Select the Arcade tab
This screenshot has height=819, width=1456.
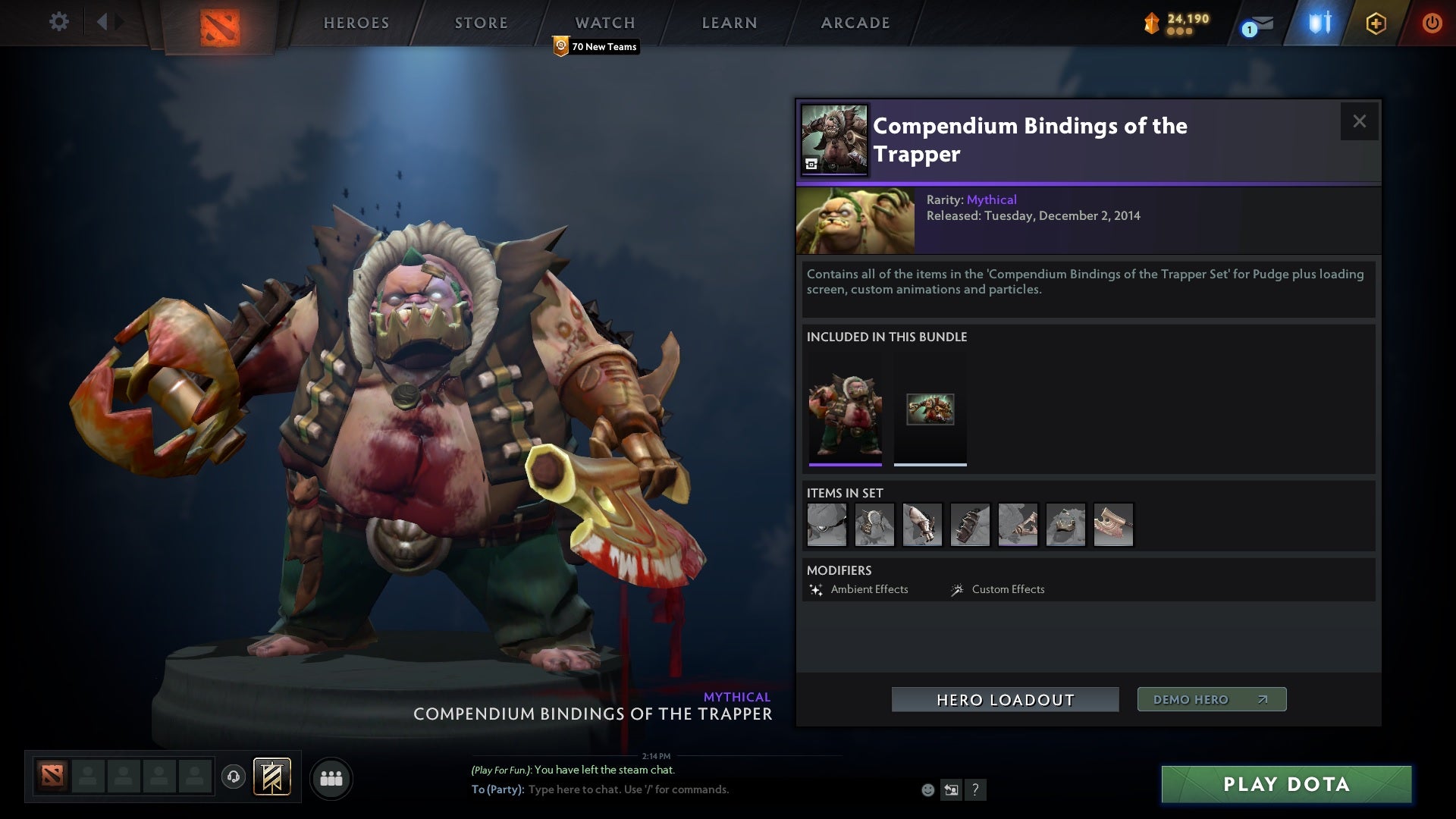click(855, 23)
